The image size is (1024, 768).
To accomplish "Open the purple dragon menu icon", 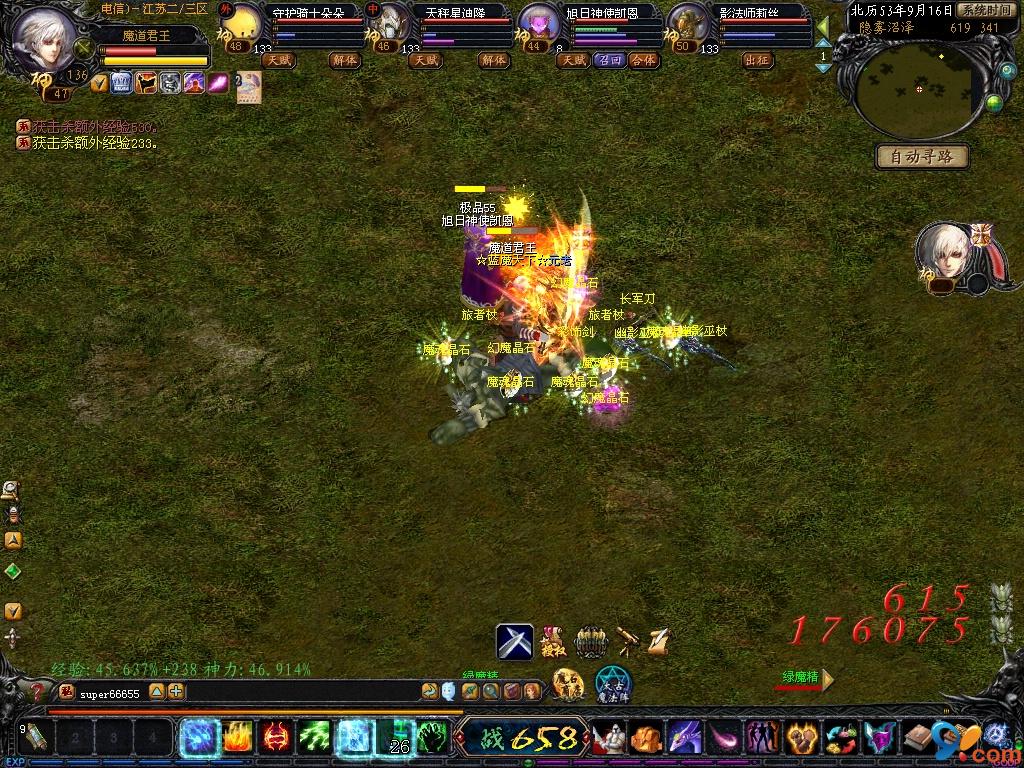I will pyautogui.click(x=684, y=738).
